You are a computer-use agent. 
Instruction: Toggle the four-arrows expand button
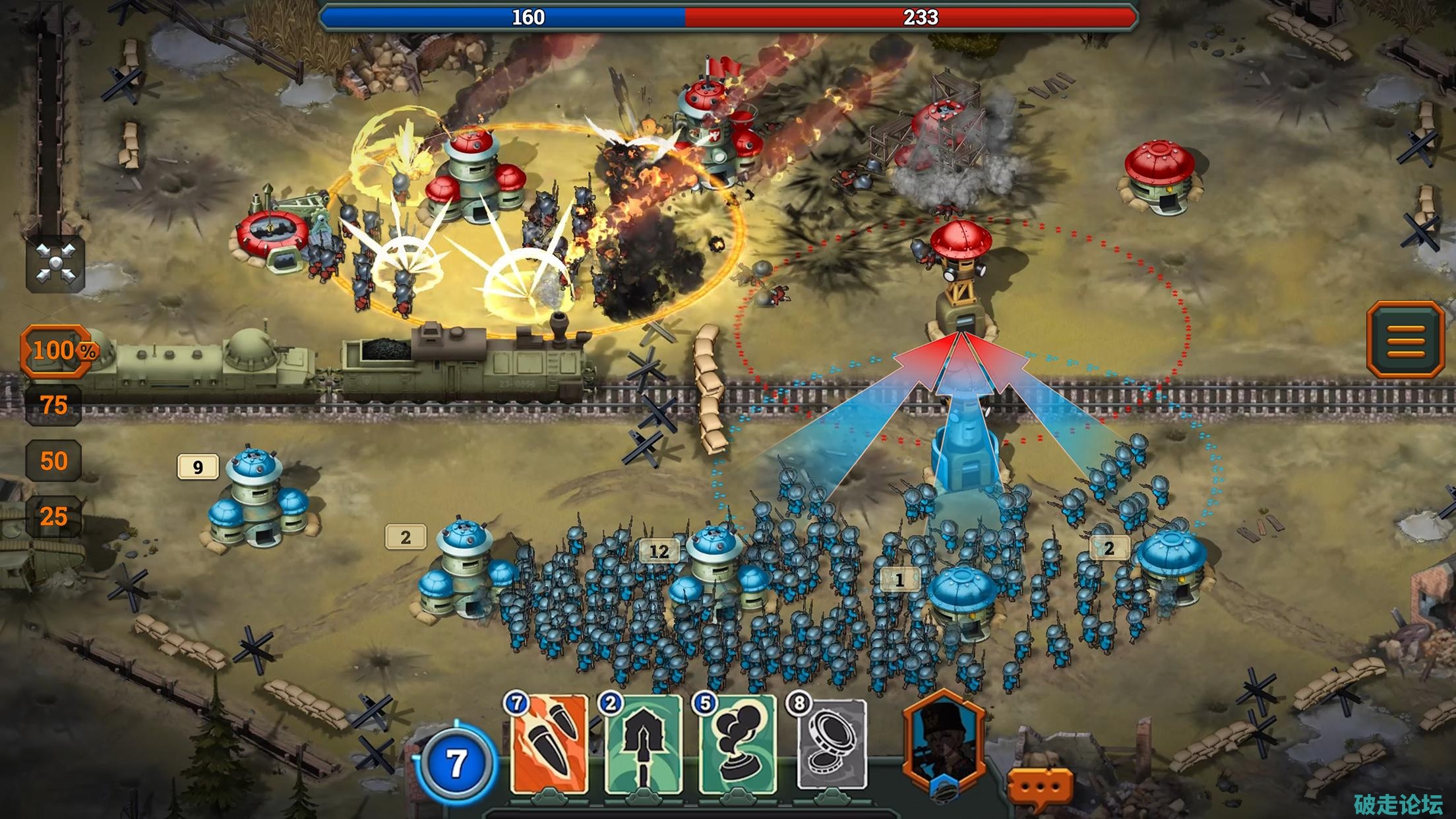coord(55,264)
